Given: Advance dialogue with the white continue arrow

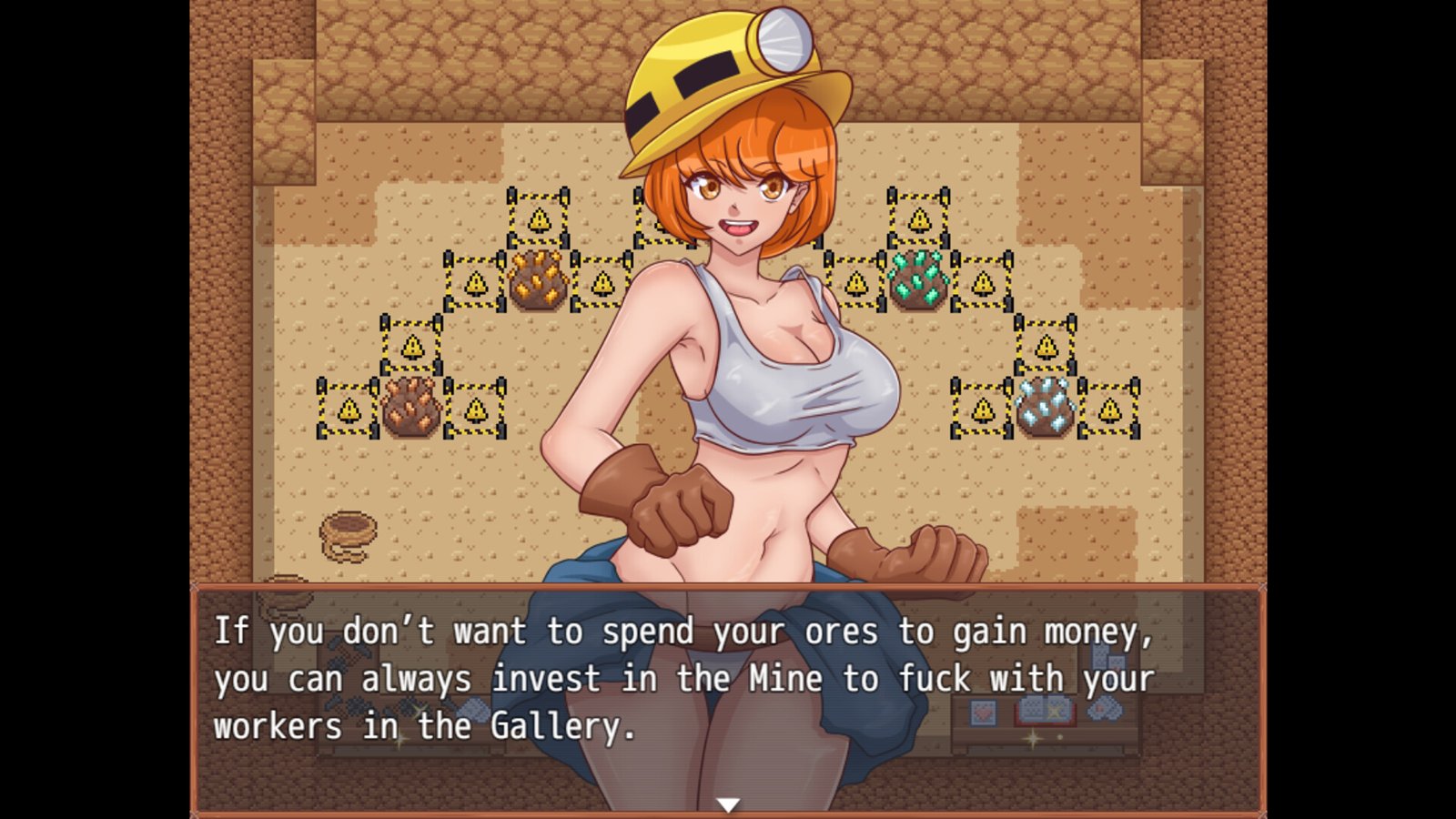Looking at the screenshot, I should click(x=727, y=804).
